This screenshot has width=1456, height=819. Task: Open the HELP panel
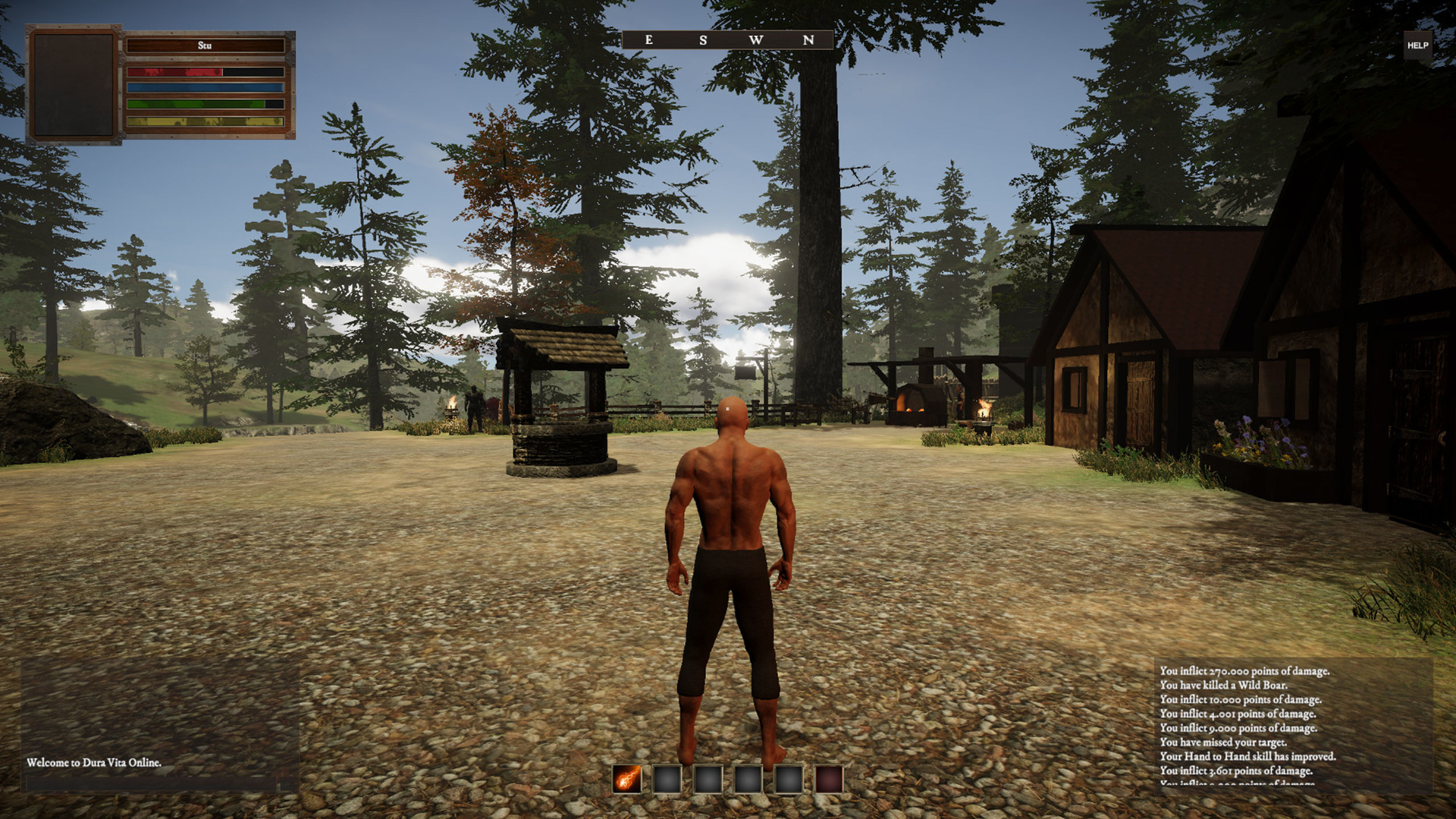(x=1417, y=45)
